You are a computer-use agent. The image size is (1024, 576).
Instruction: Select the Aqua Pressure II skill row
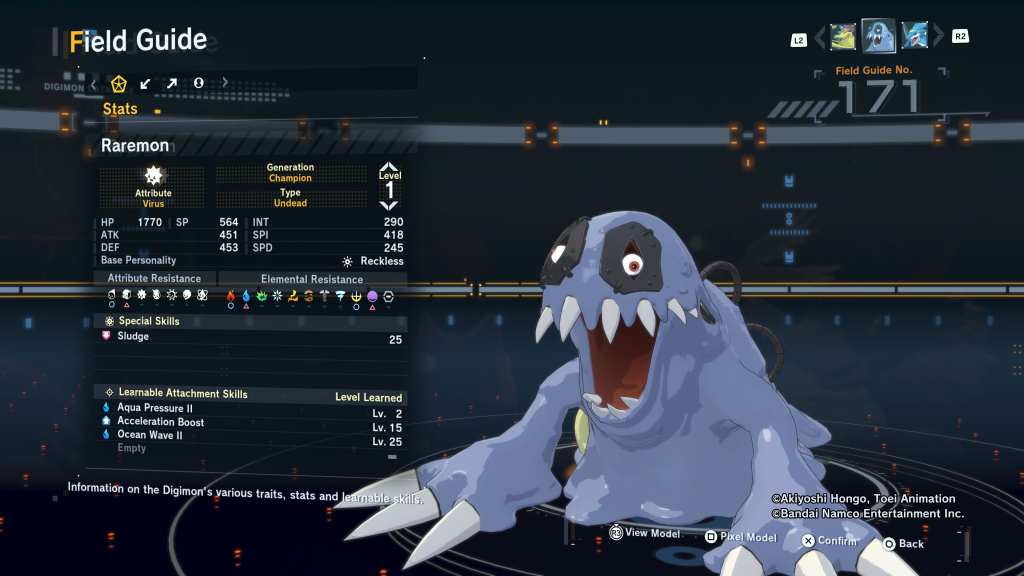(x=250, y=409)
